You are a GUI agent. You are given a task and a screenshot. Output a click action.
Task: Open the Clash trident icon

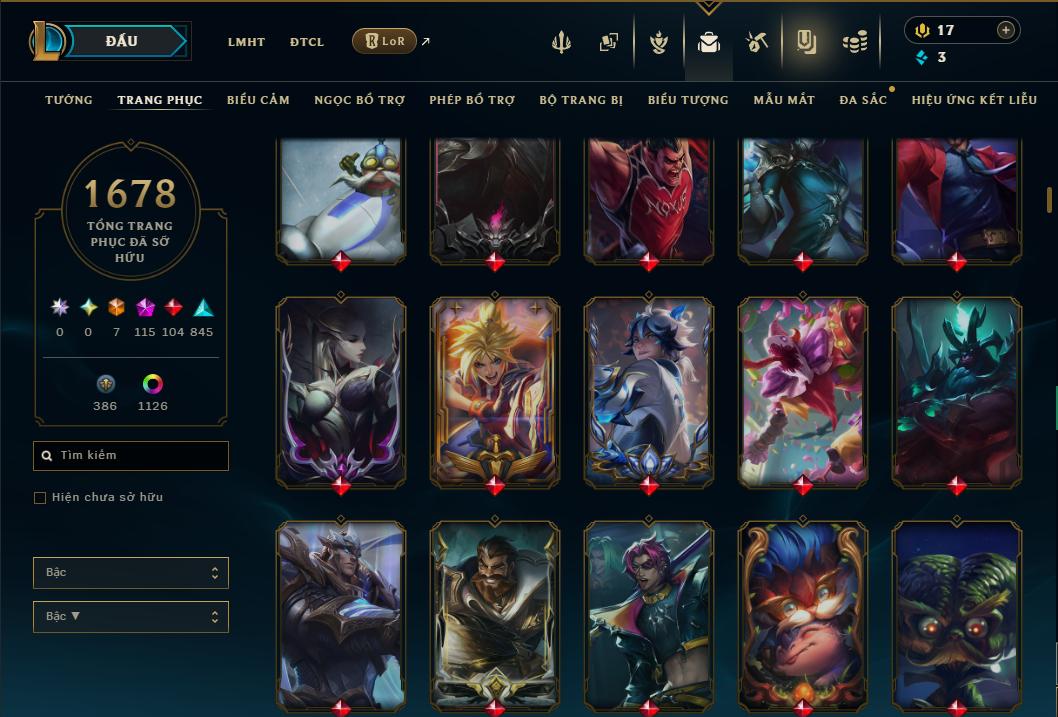[561, 42]
